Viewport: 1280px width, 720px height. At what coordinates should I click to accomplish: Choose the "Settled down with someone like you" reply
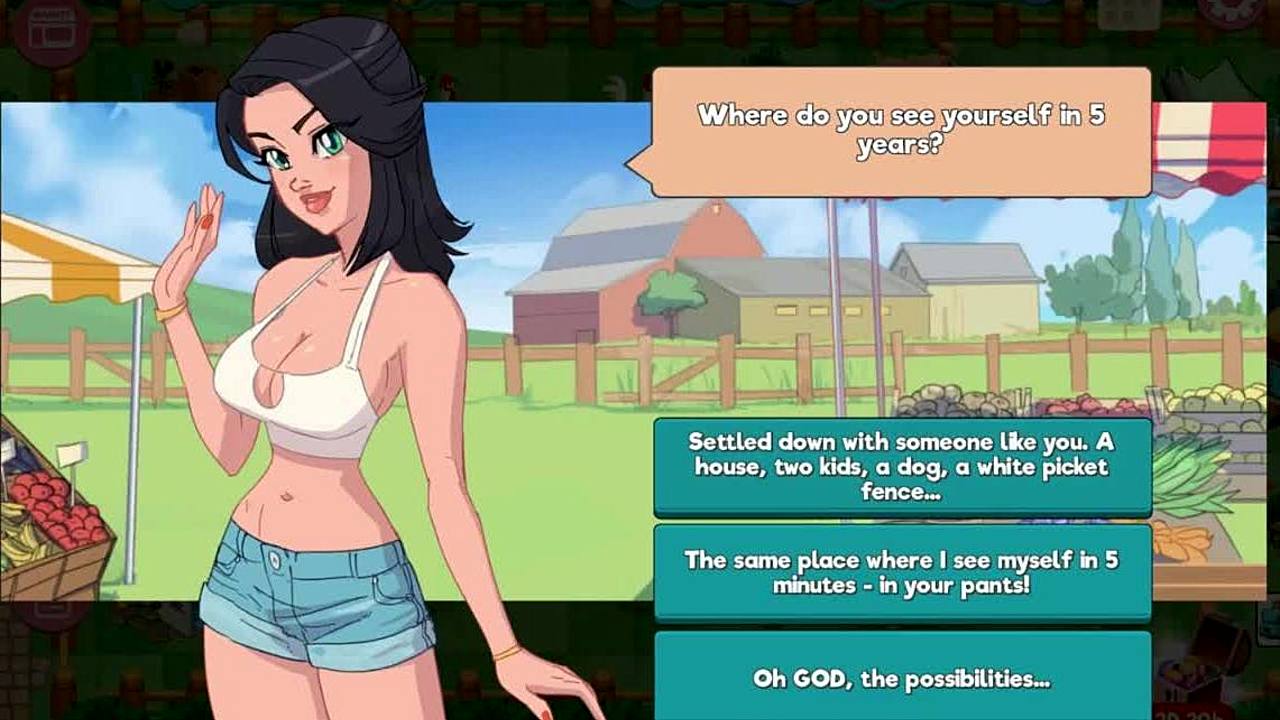coord(901,466)
